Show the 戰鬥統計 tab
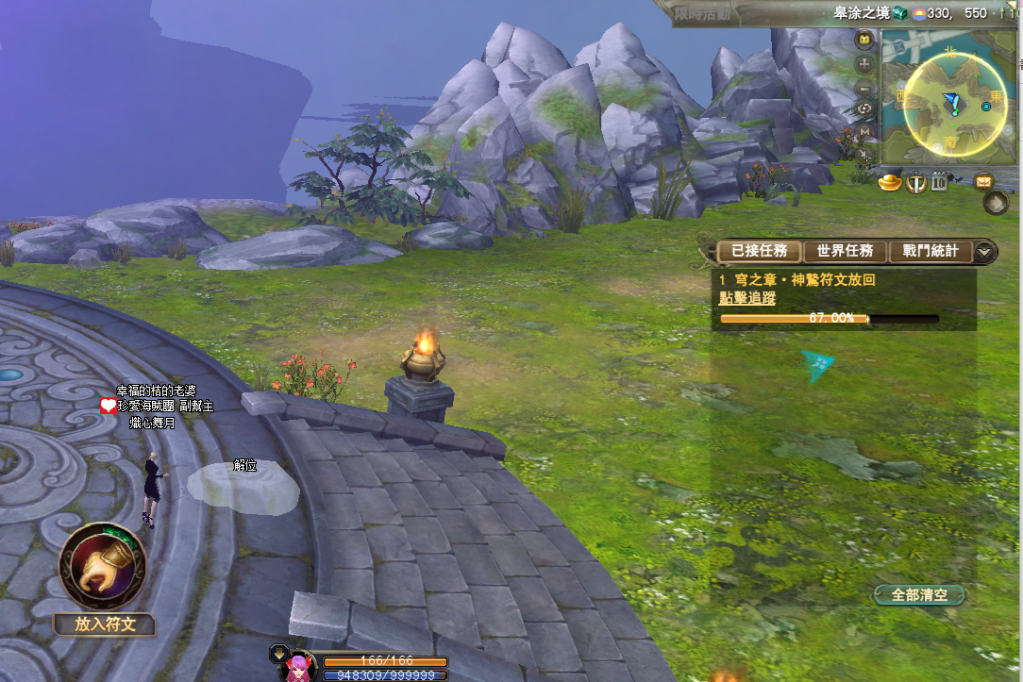Image resolution: width=1023 pixels, height=682 pixels. (x=930, y=251)
